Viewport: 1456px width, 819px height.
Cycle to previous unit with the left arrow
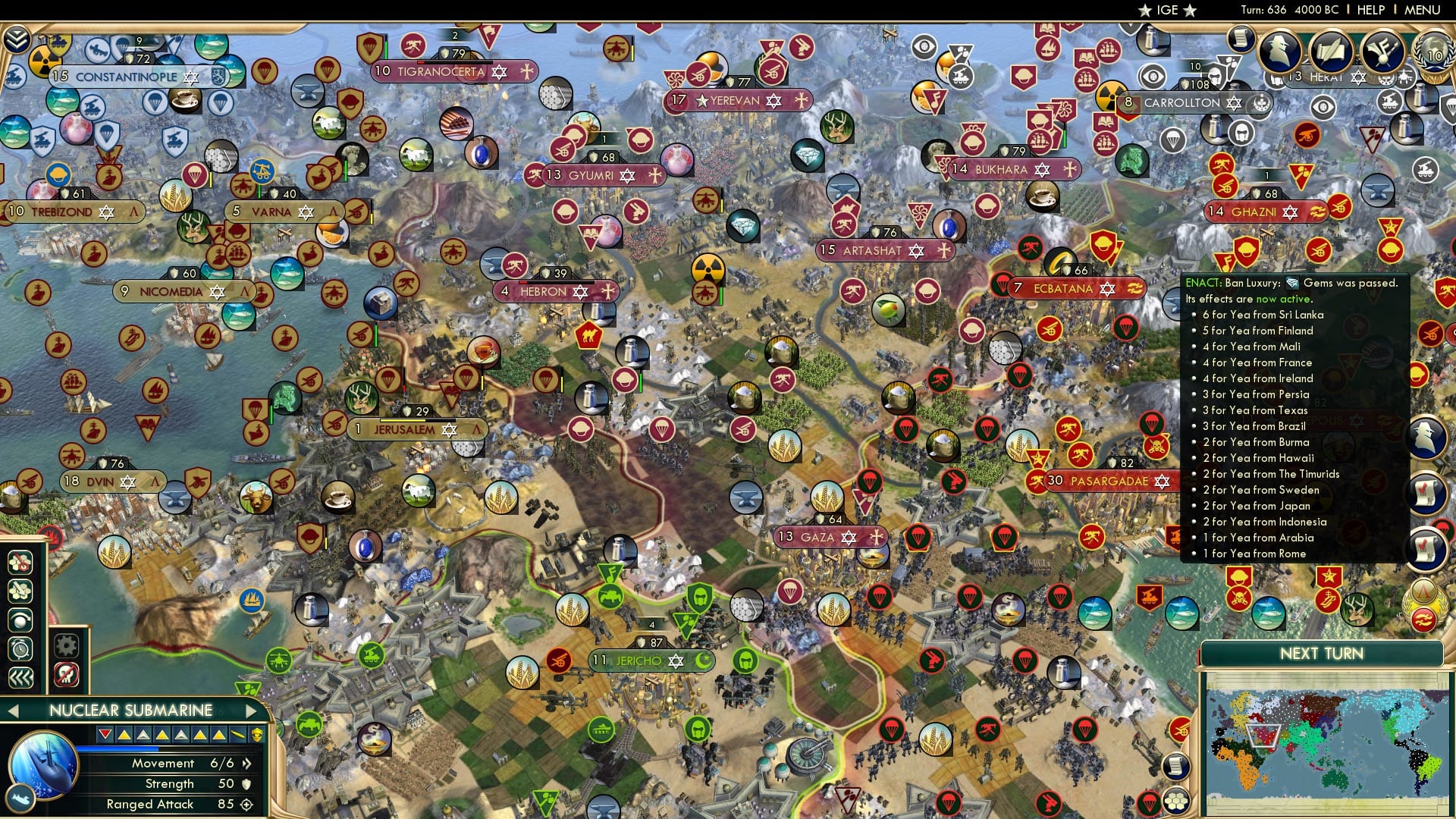tap(13, 711)
